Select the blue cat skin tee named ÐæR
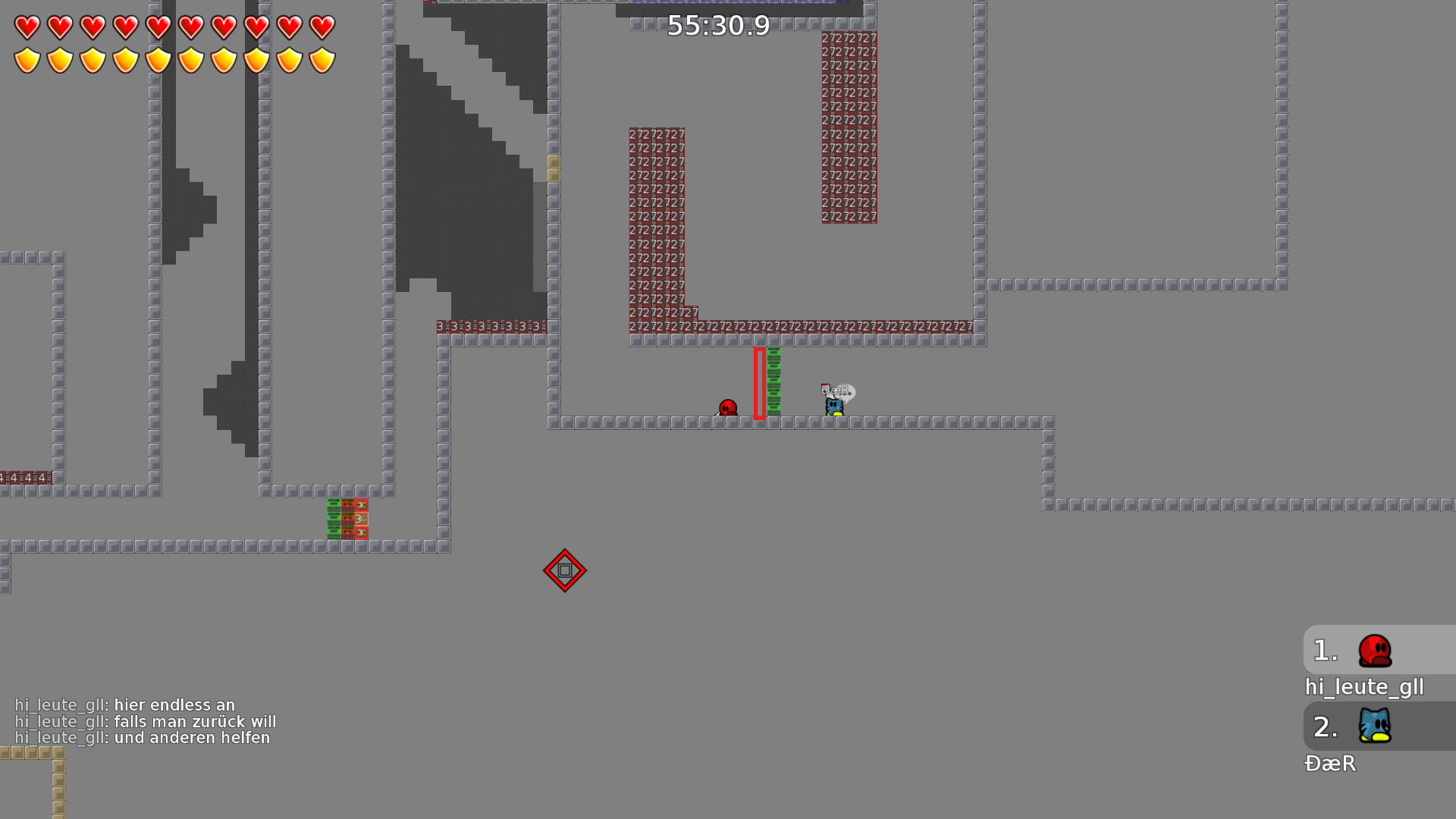 [x=834, y=406]
